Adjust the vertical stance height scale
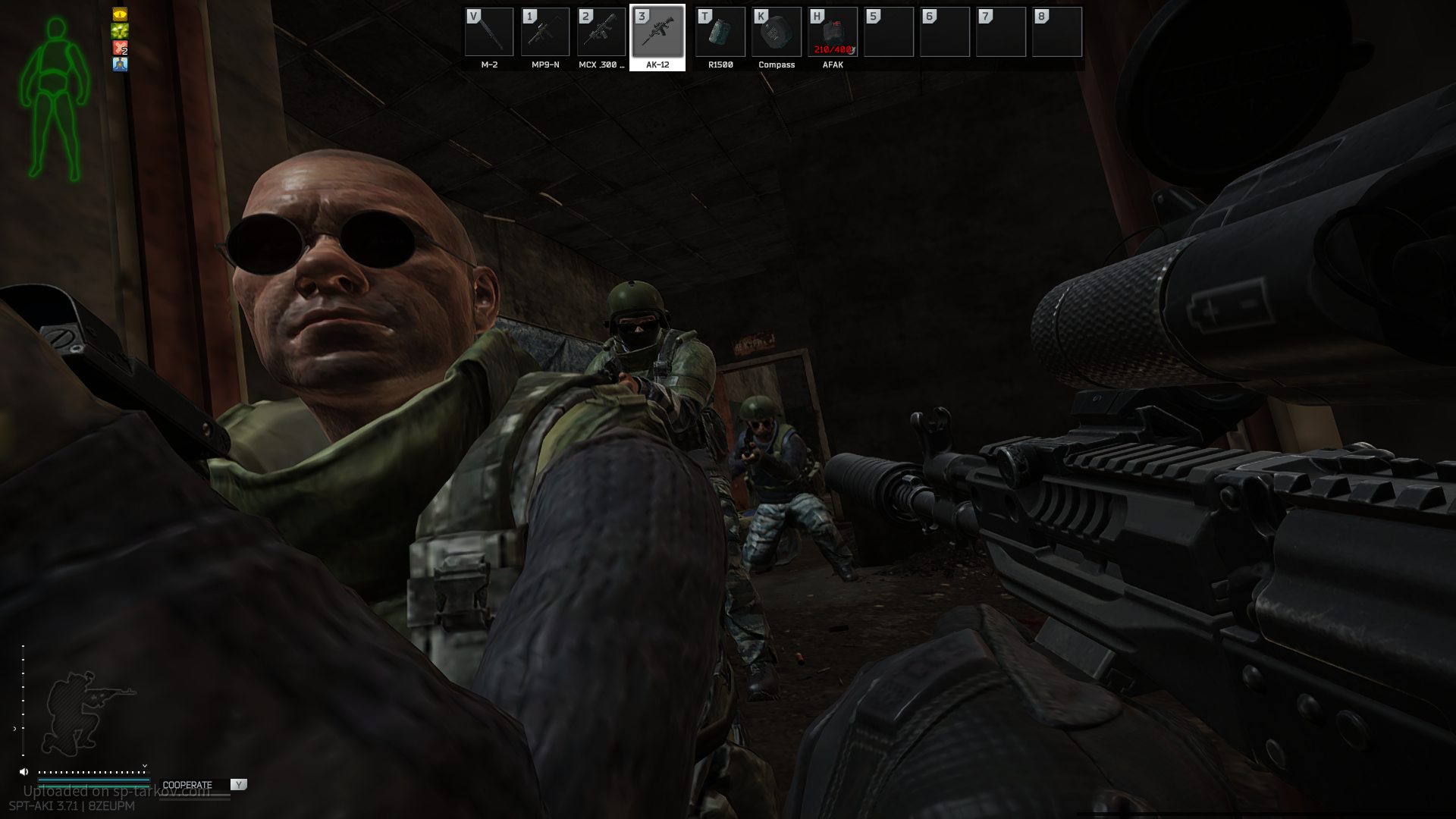 pos(23,699)
